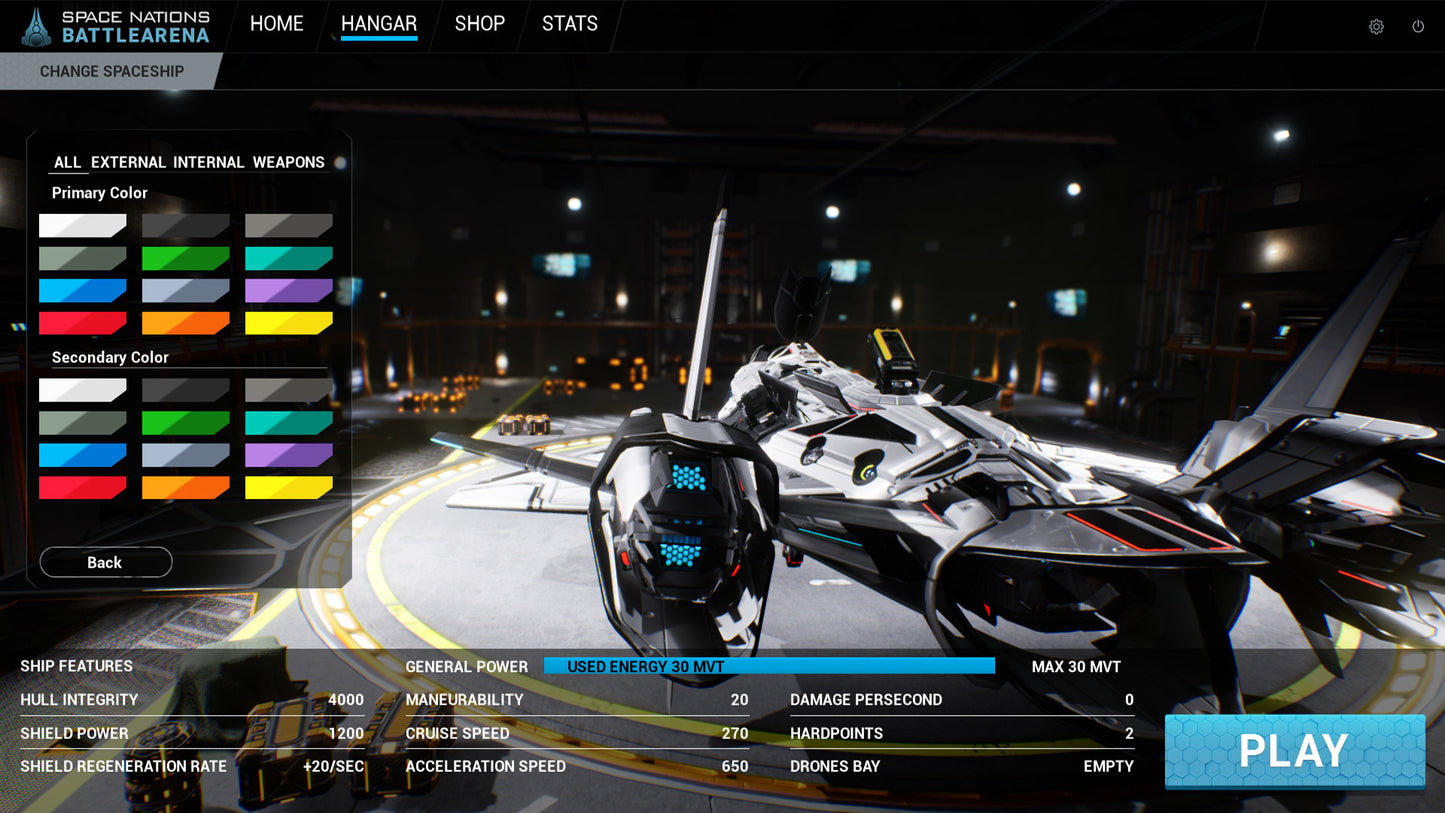The height and width of the screenshot is (813, 1445).
Task: Select the orange Secondary Color swatch
Action: click(x=186, y=487)
